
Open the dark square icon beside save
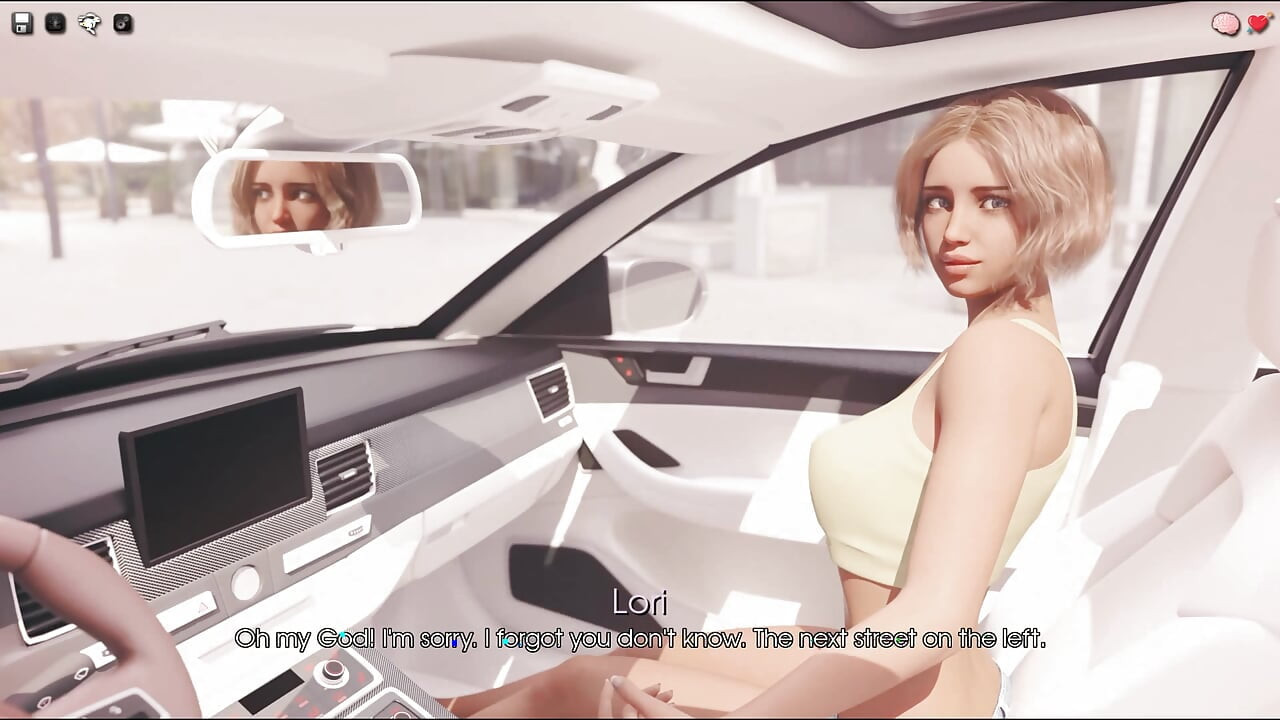(56, 24)
